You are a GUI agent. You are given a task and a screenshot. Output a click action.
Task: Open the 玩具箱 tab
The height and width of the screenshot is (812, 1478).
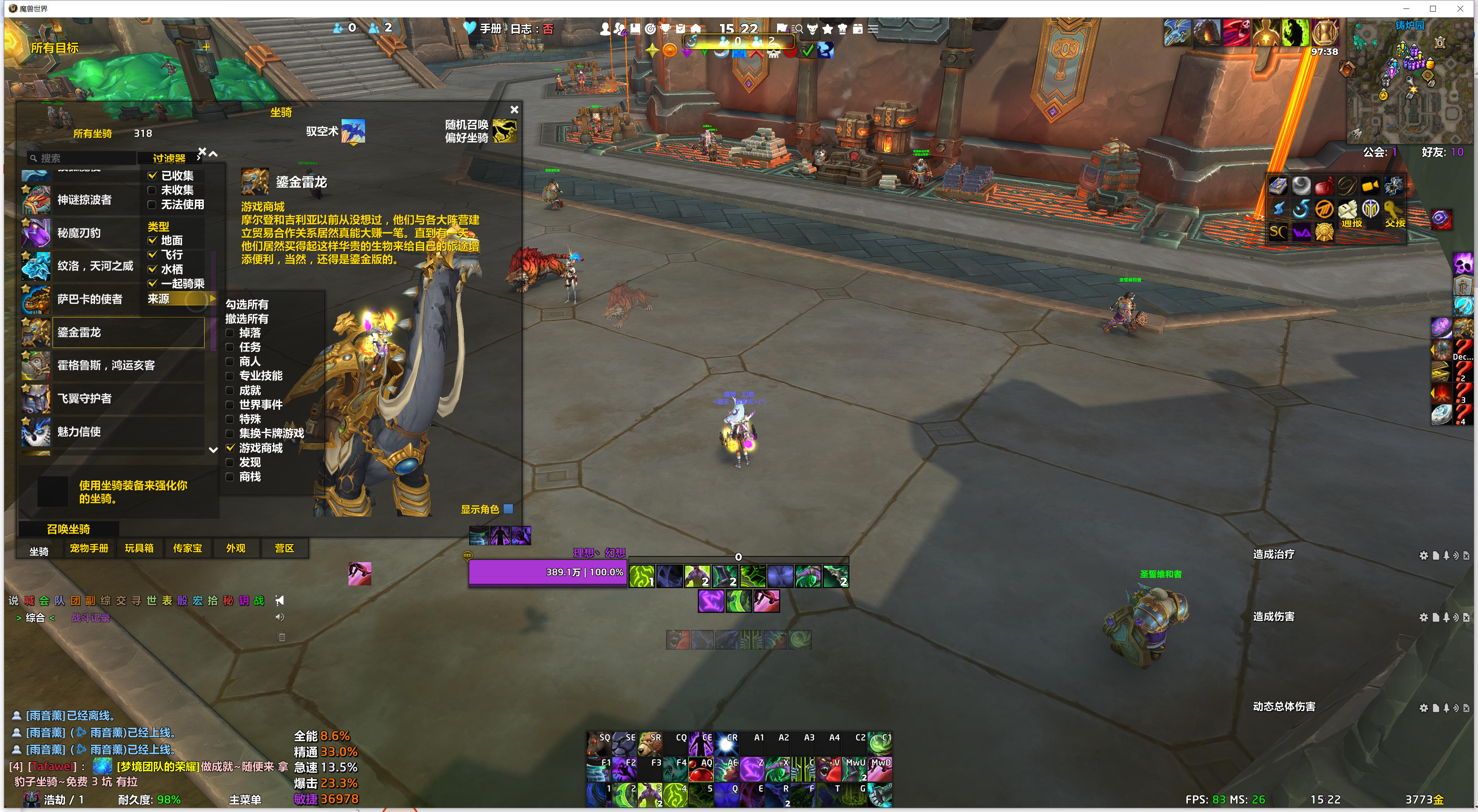[139, 548]
